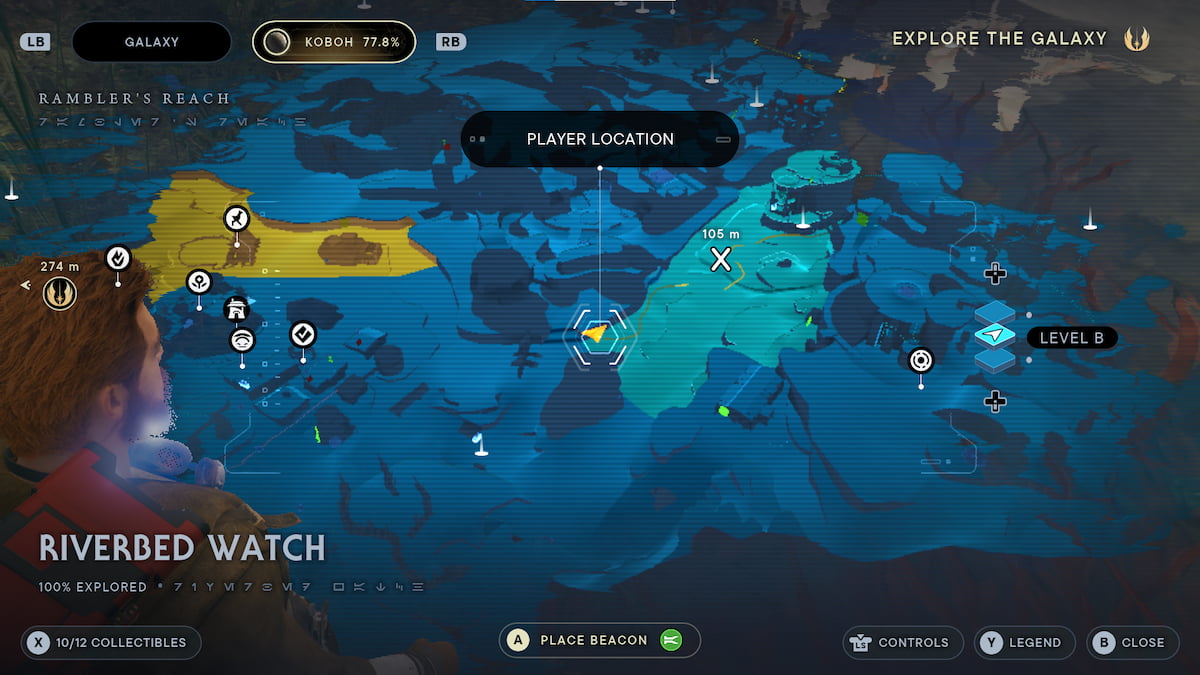Select the mount creature map marker
The width and height of the screenshot is (1200, 675).
236,218
